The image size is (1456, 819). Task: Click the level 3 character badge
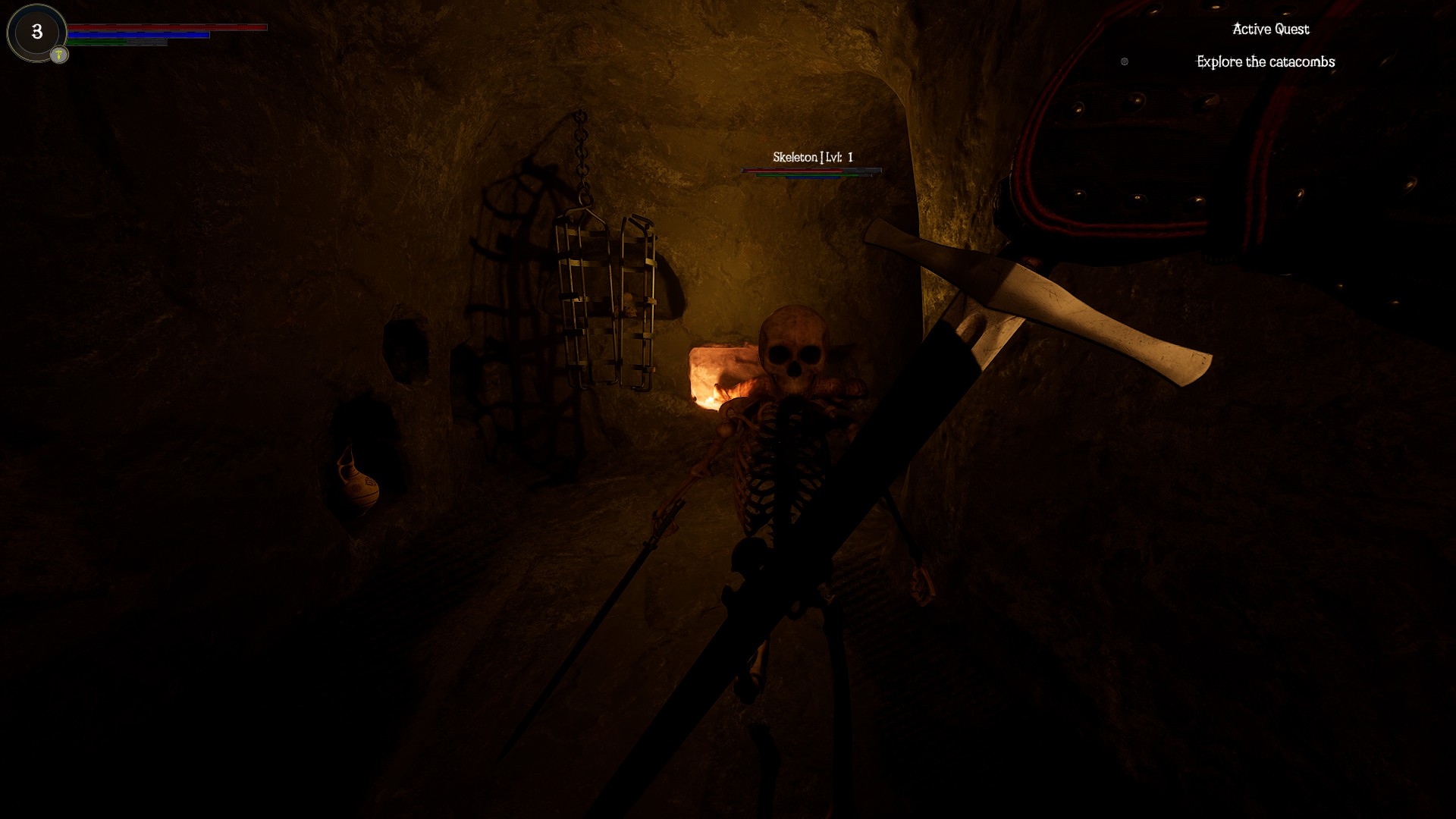36,32
